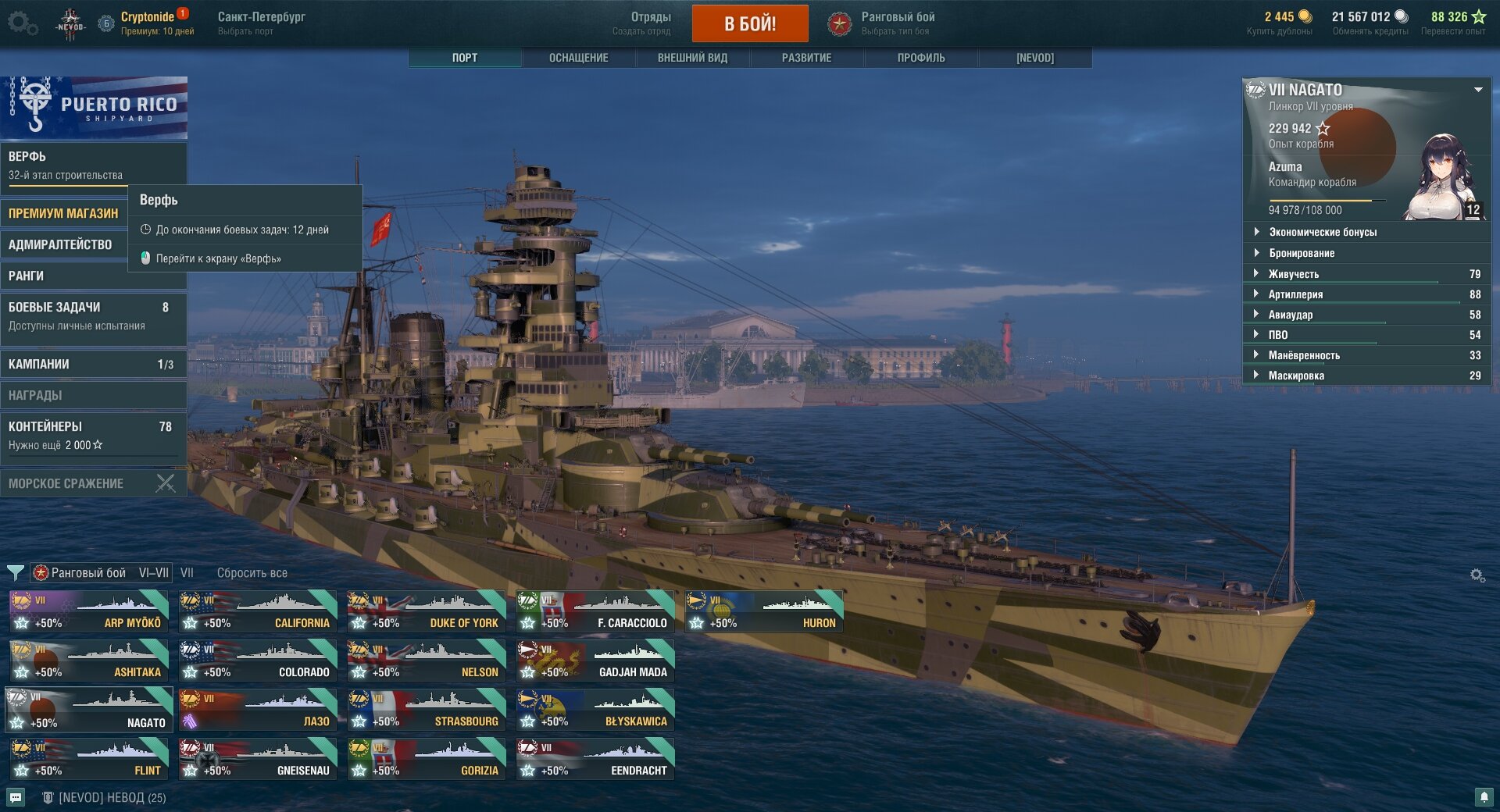Open the carousel filter funnel icon
Image resolution: width=1500 pixels, height=812 pixels.
coord(15,573)
